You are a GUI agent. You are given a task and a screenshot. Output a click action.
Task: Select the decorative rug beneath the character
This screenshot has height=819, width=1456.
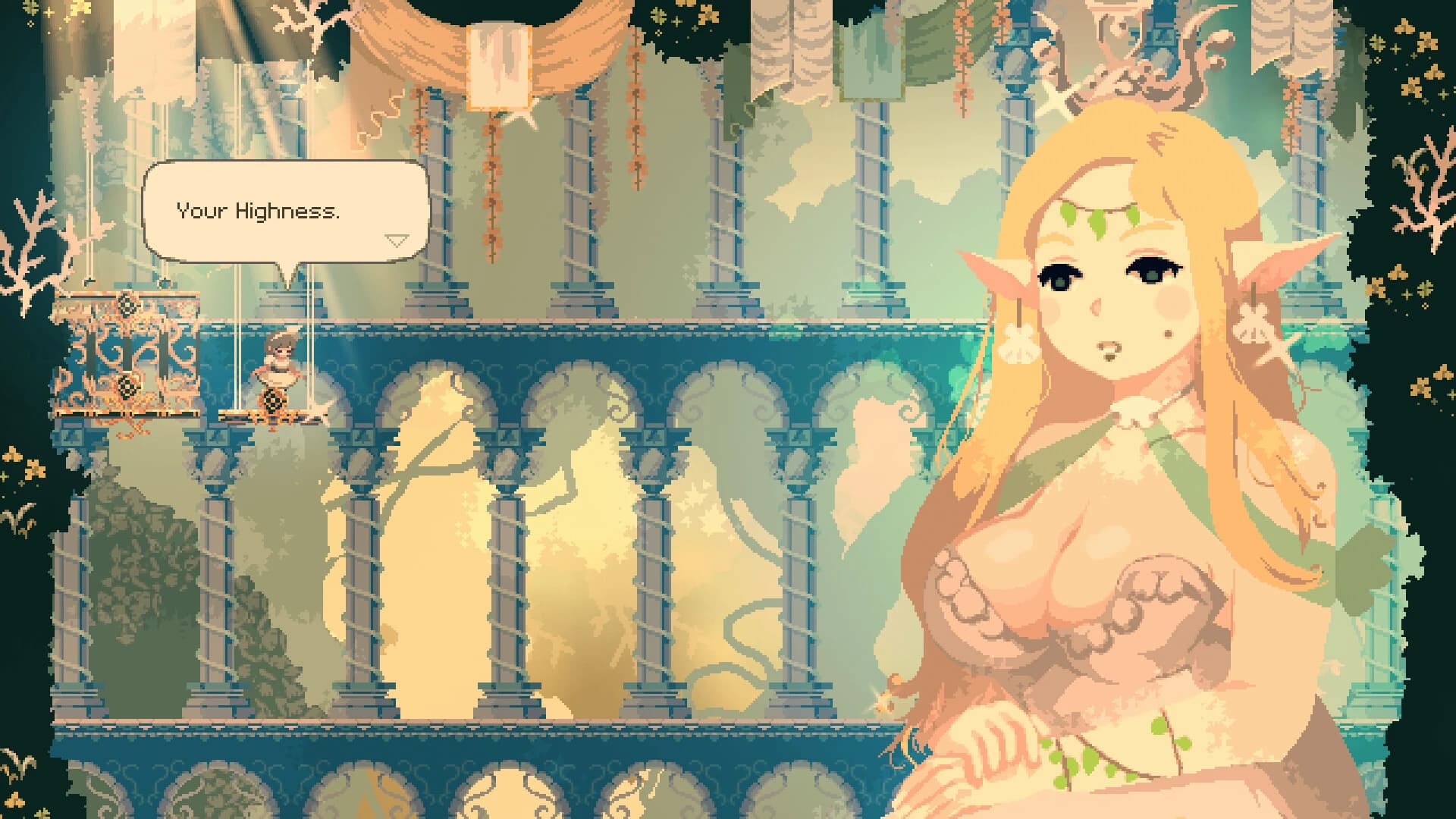click(x=273, y=413)
